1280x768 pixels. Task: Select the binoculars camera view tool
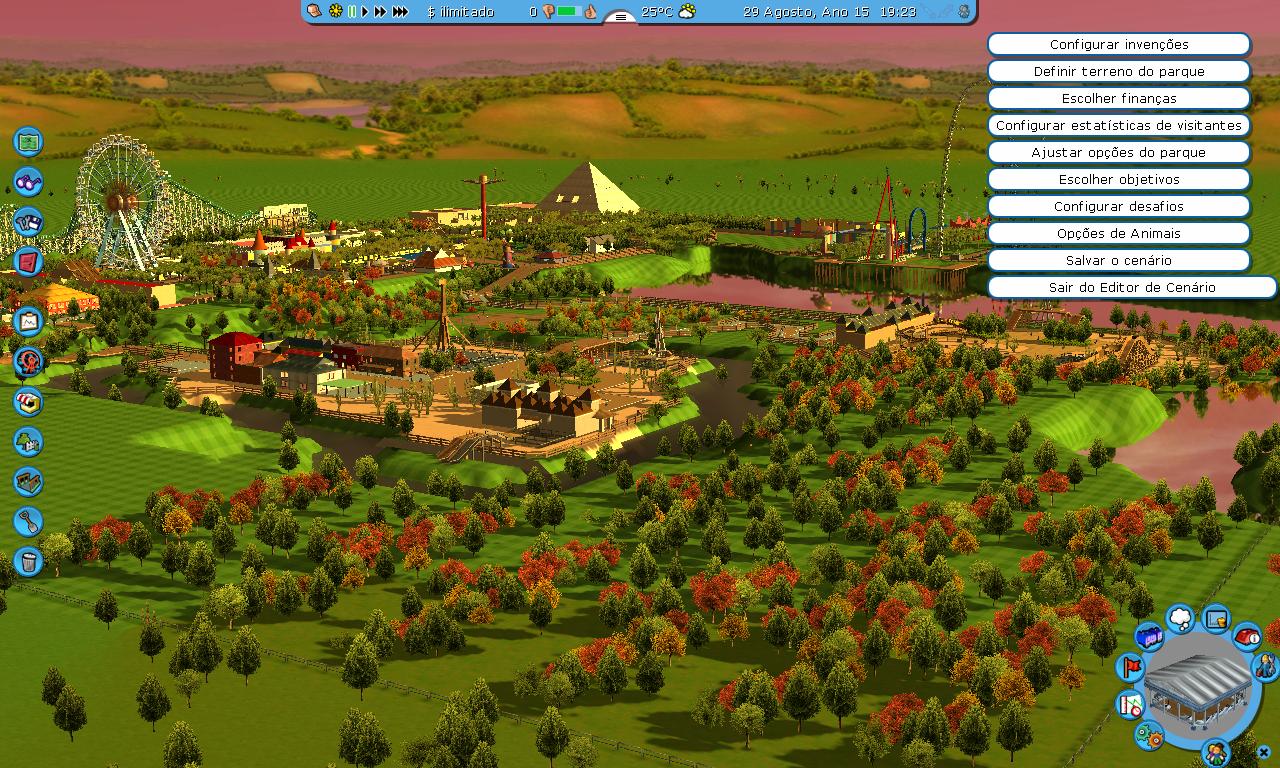[28, 182]
